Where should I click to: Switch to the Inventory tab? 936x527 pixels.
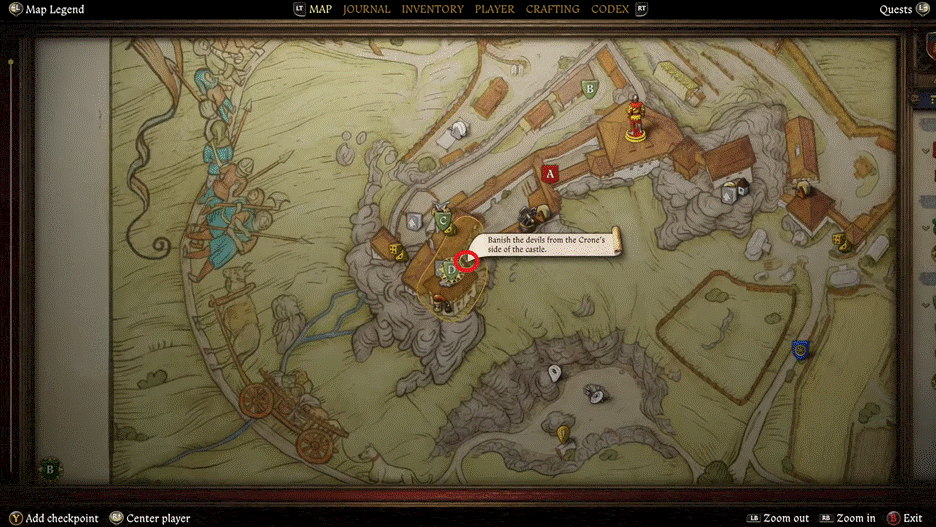pos(432,9)
